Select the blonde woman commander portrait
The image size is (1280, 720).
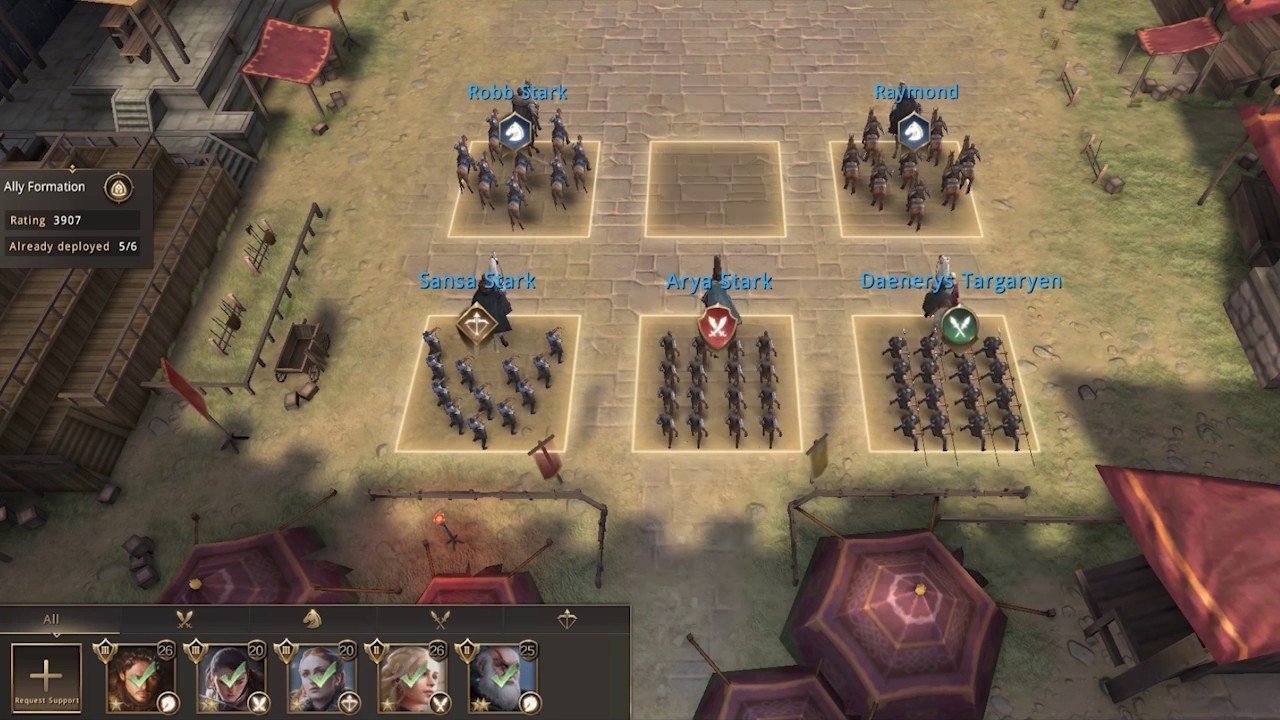(x=411, y=678)
